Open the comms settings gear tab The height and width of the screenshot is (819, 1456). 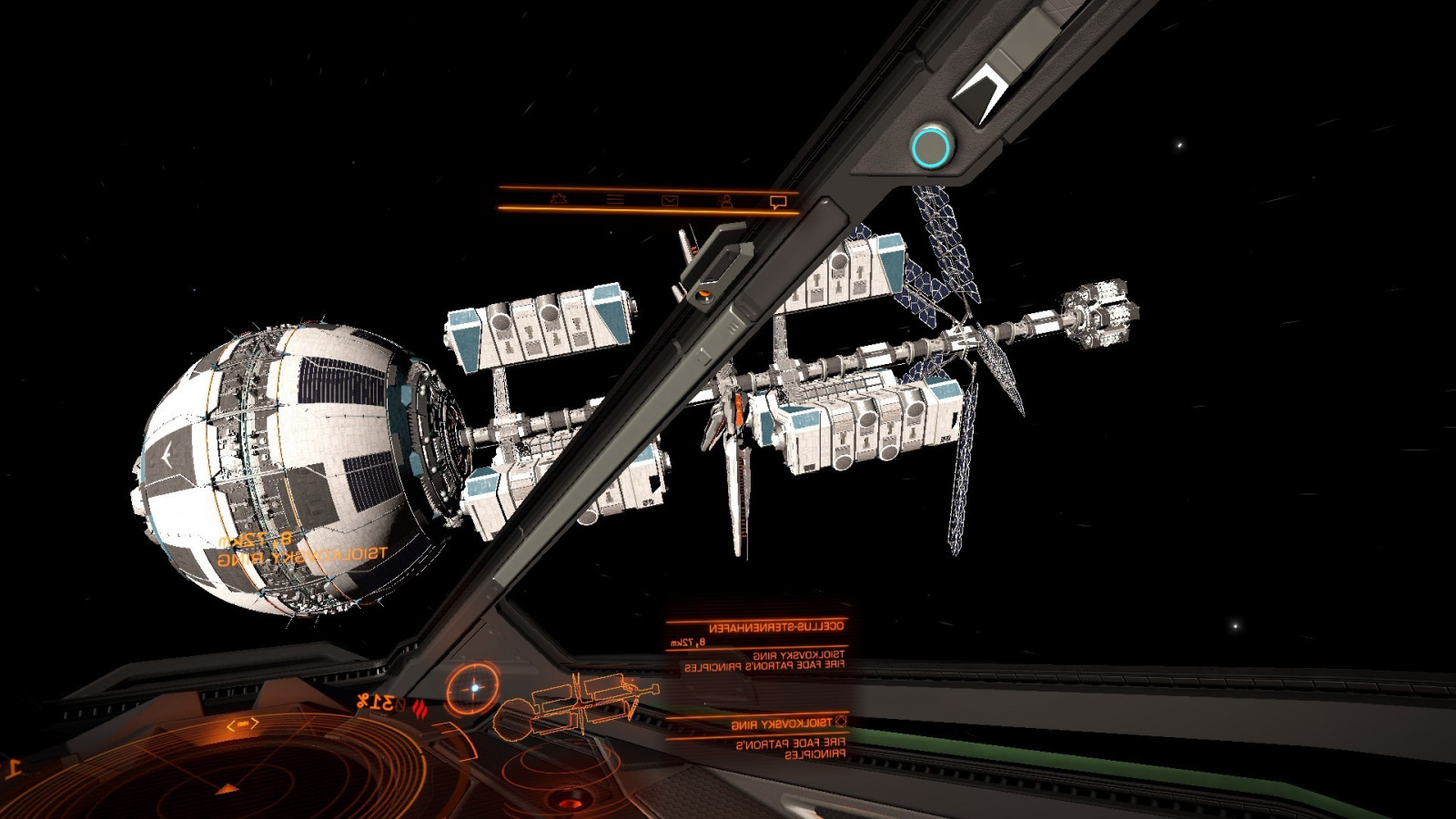click(x=559, y=198)
